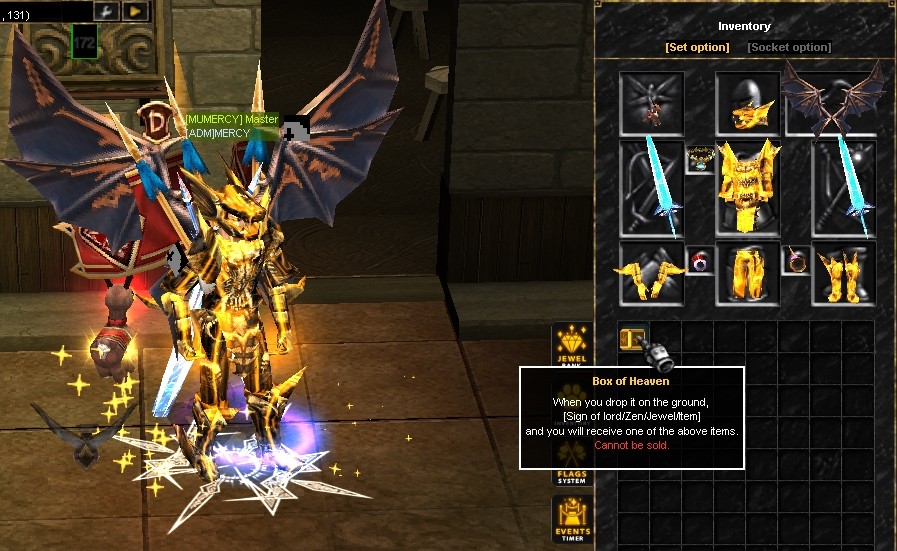The image size is (897, 551).
Task: Click the golden chest armor slot
Action: pos(748,188)
